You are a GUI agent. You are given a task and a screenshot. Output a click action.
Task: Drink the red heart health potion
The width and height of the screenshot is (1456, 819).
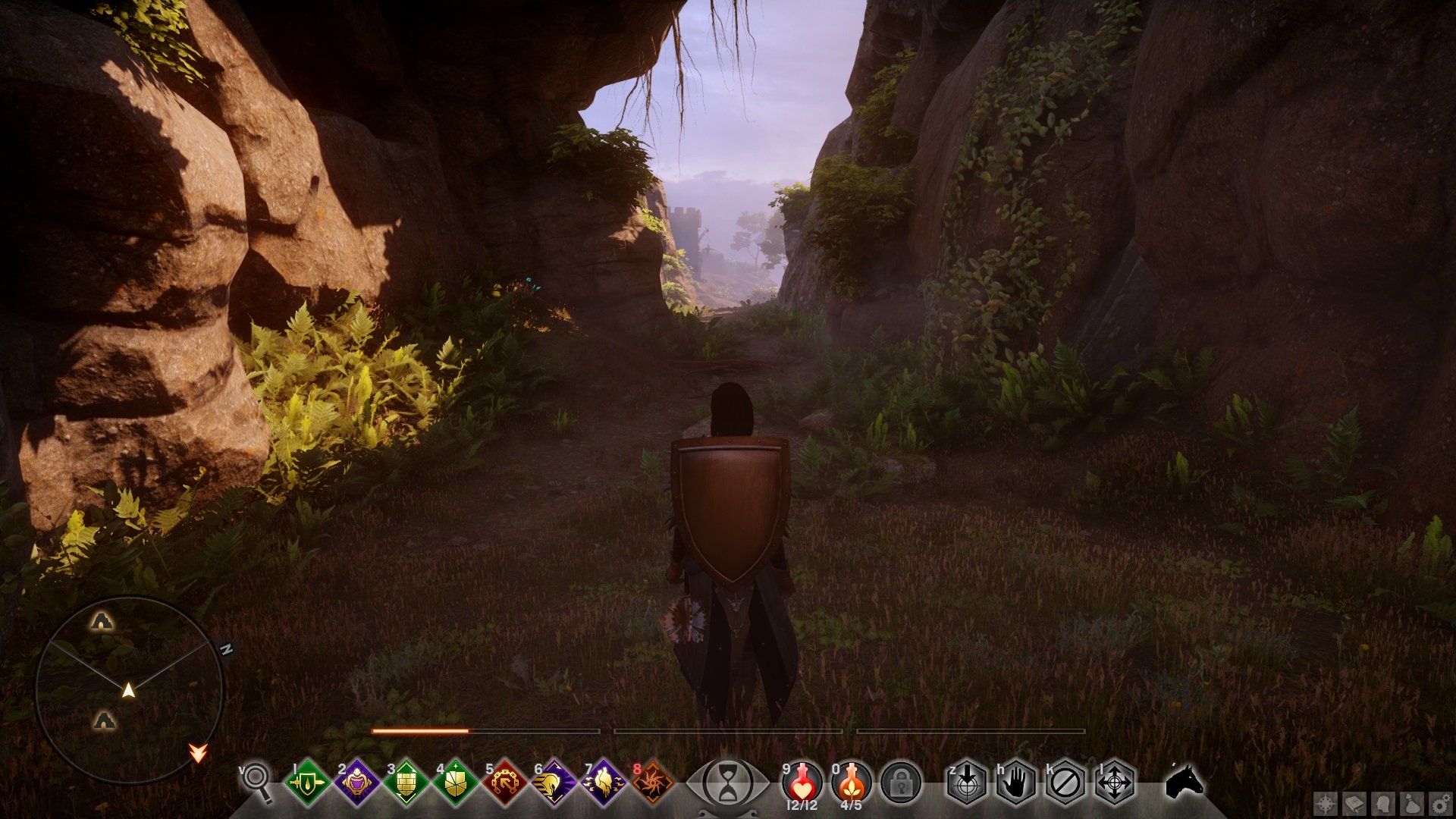click(x=802, y=781)
